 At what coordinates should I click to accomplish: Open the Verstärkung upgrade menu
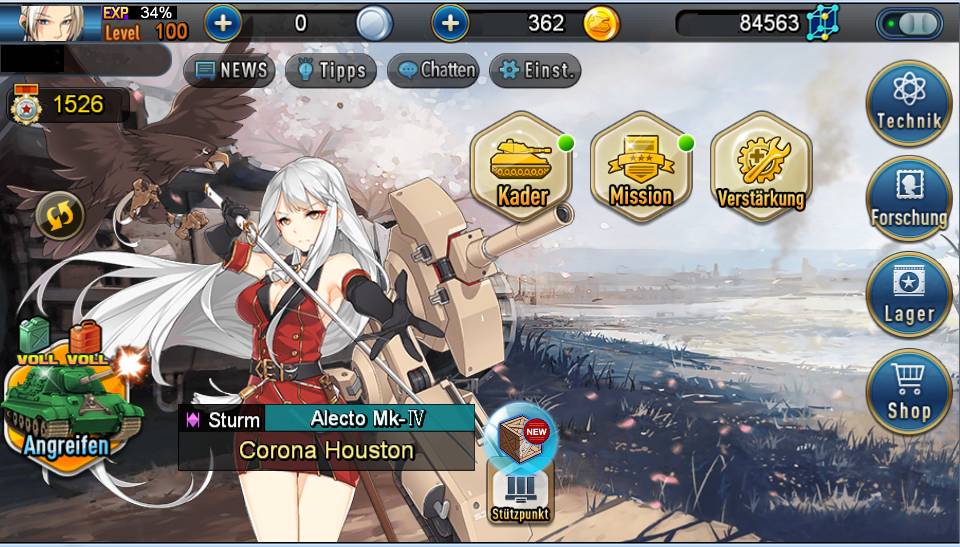tap(760, 166)
